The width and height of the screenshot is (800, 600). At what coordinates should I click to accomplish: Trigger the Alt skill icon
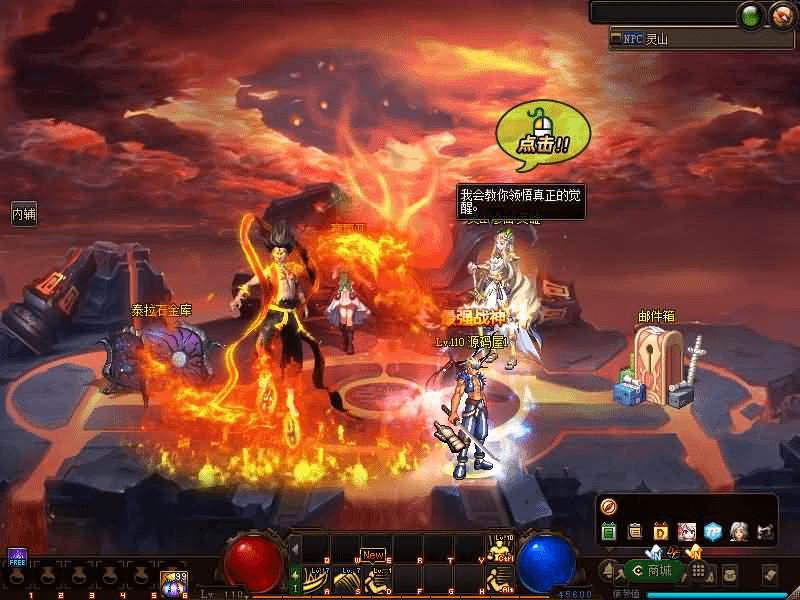500,578
